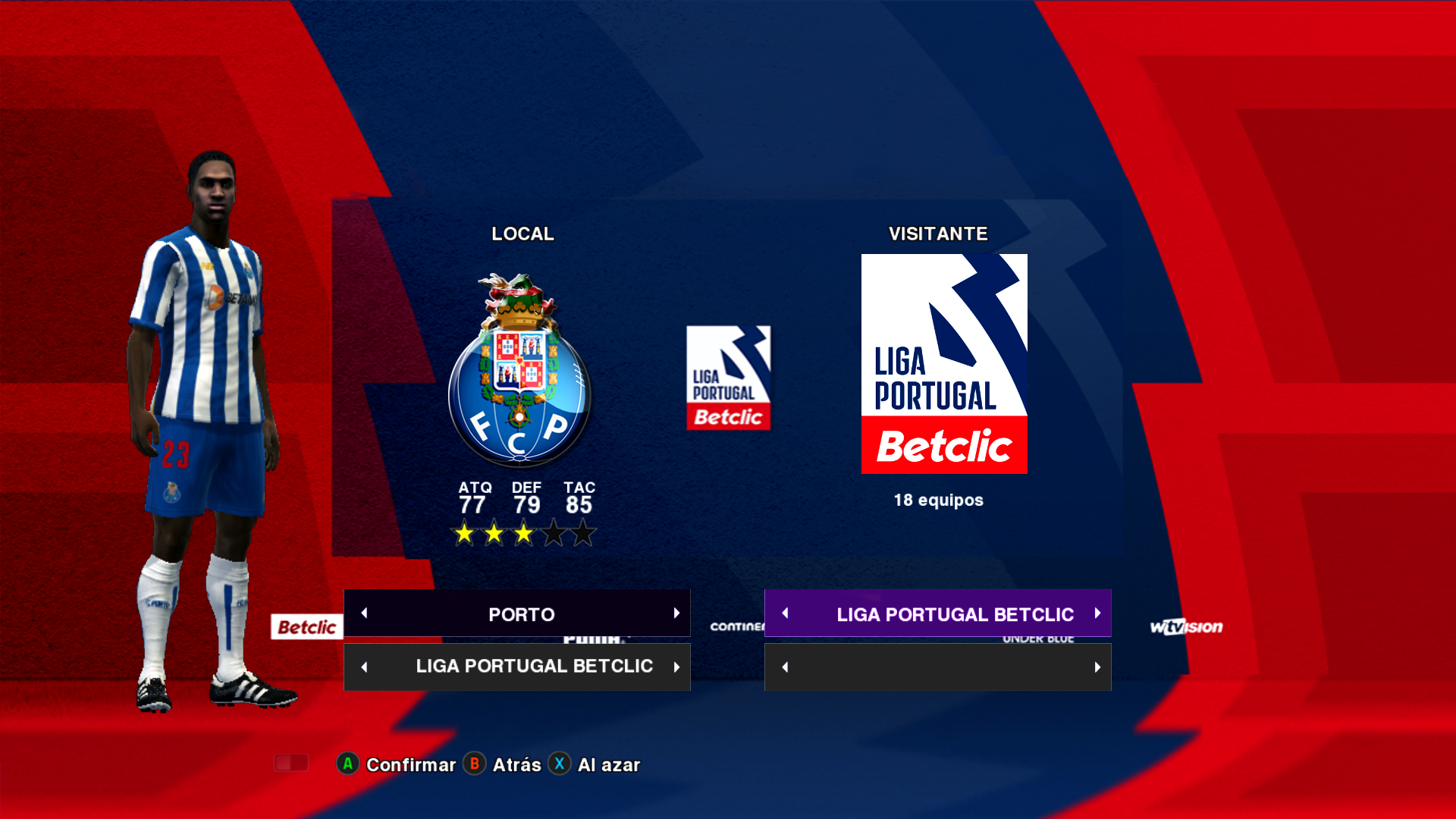The height and width of the screenshot is (819, 1456).
Task: Select the home side's LIGA PORTUGAL BETCLIC league bar
Action: (x=533, y=667)
